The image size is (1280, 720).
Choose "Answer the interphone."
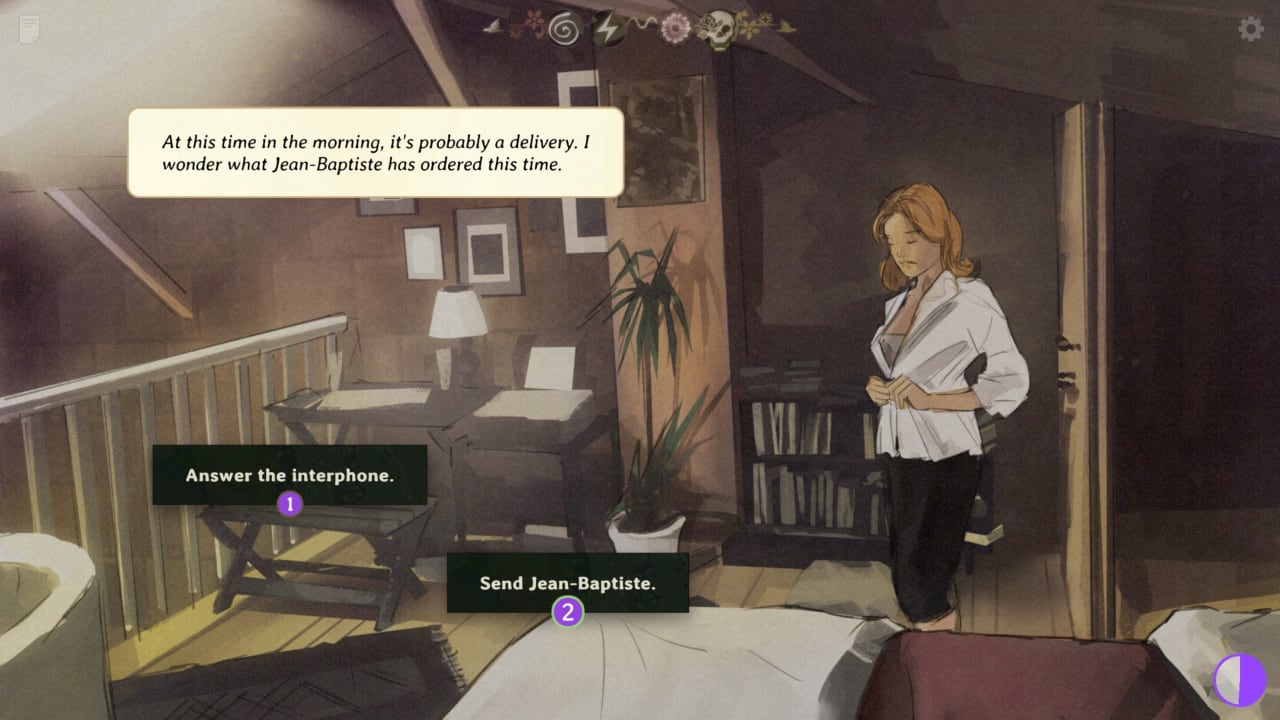(289, 475)
